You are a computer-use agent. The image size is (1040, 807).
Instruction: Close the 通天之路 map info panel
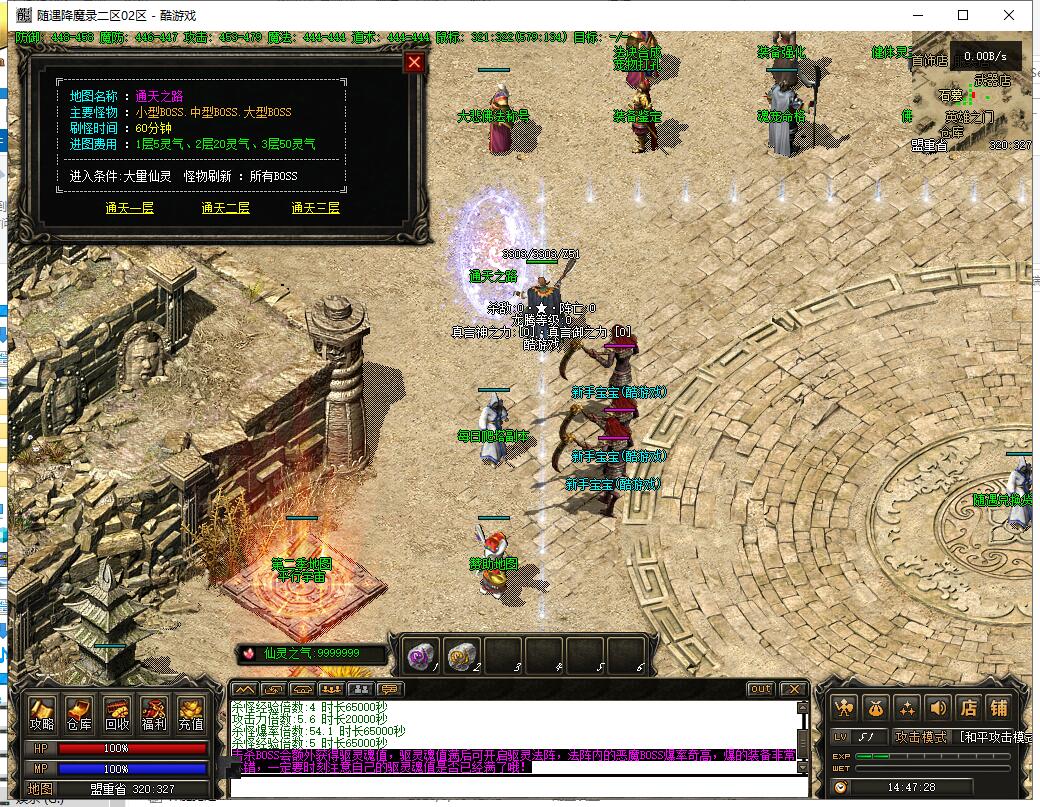[x=414, y=63]
